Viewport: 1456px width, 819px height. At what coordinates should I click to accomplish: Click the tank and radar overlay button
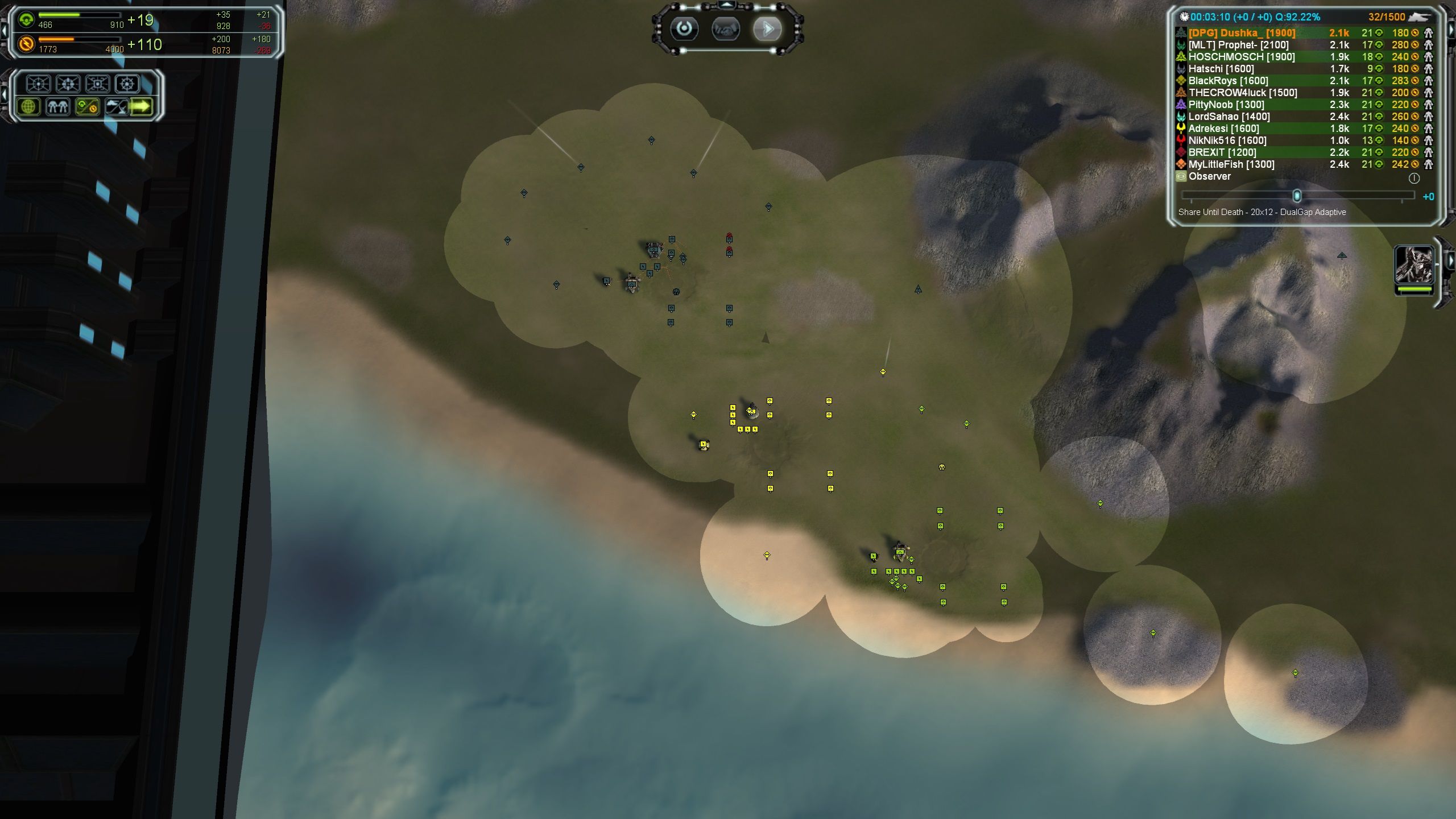116,106
